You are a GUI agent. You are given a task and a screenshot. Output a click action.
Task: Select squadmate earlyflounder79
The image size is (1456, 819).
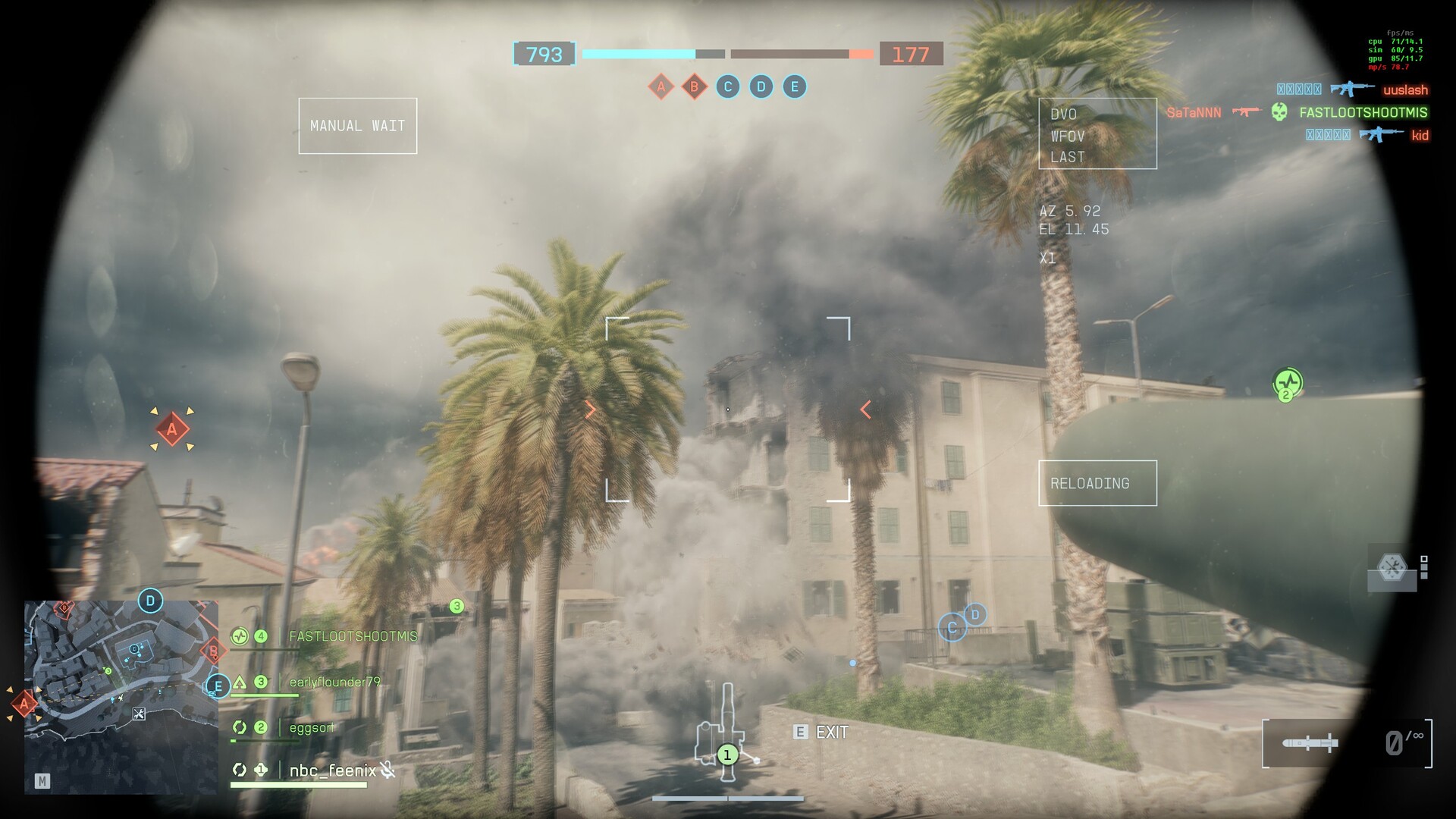click(x=334, y=682)
